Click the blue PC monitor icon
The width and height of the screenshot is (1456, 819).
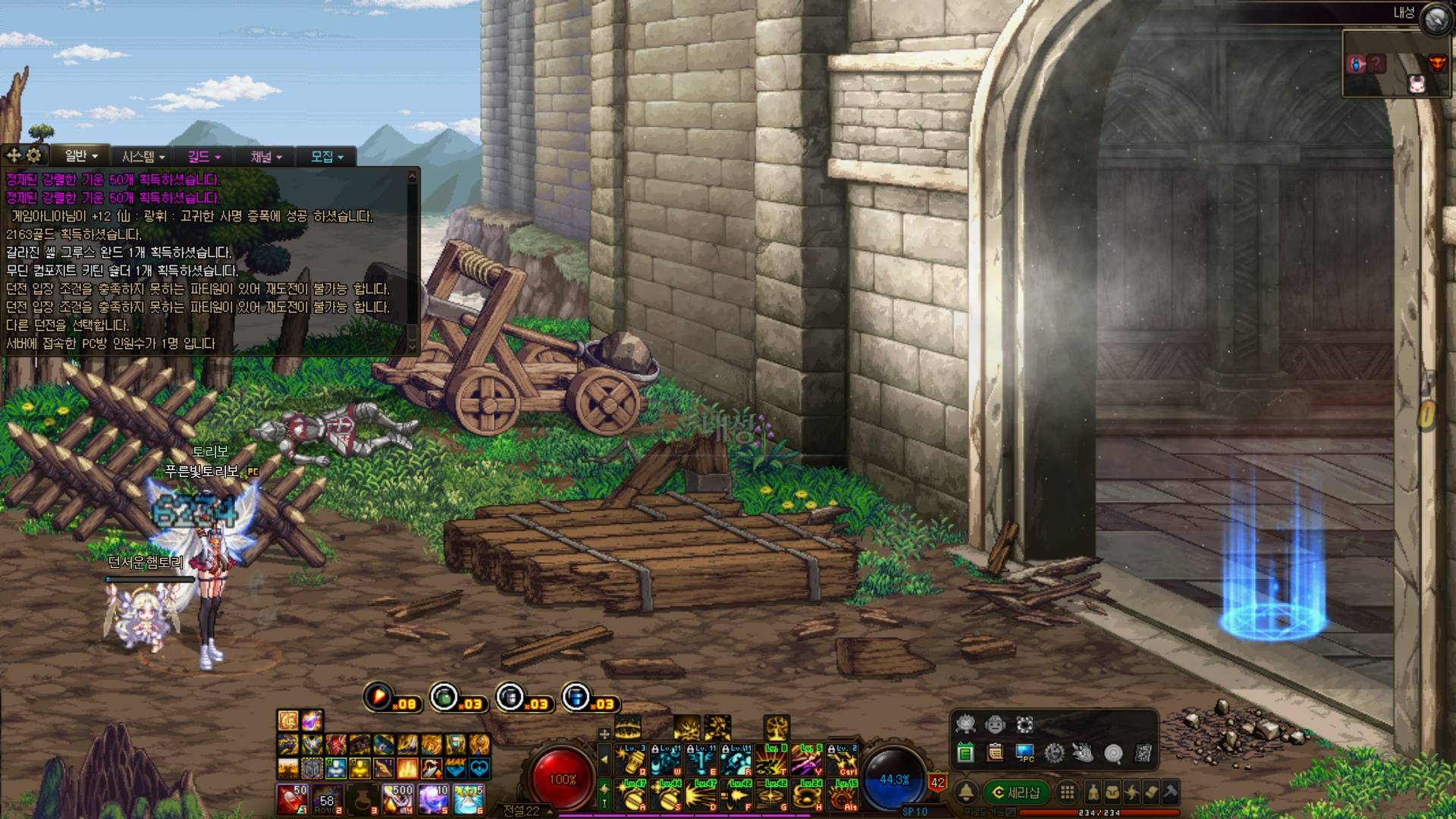point(1025,753)
